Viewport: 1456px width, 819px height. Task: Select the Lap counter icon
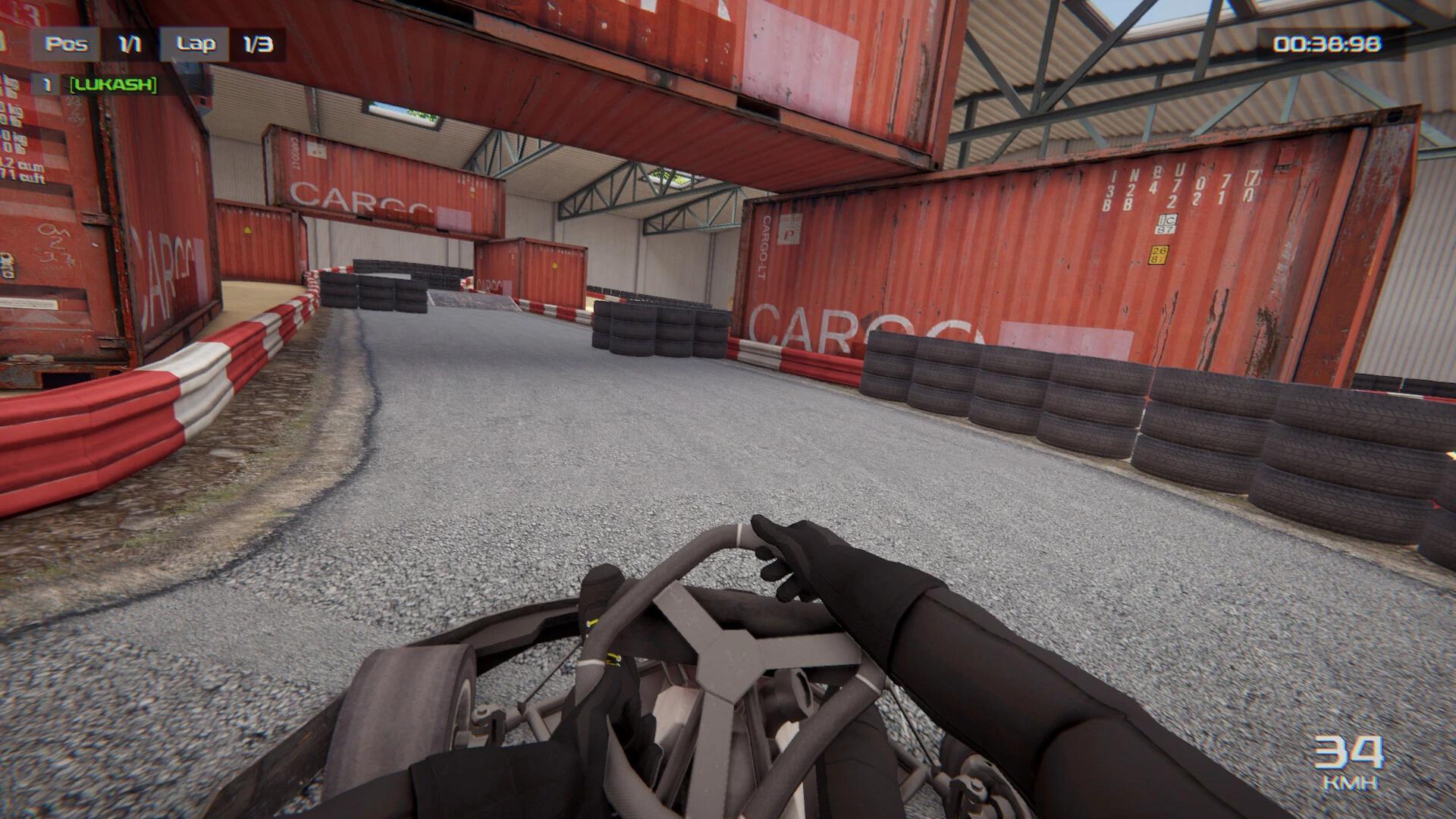pos(196,43)
